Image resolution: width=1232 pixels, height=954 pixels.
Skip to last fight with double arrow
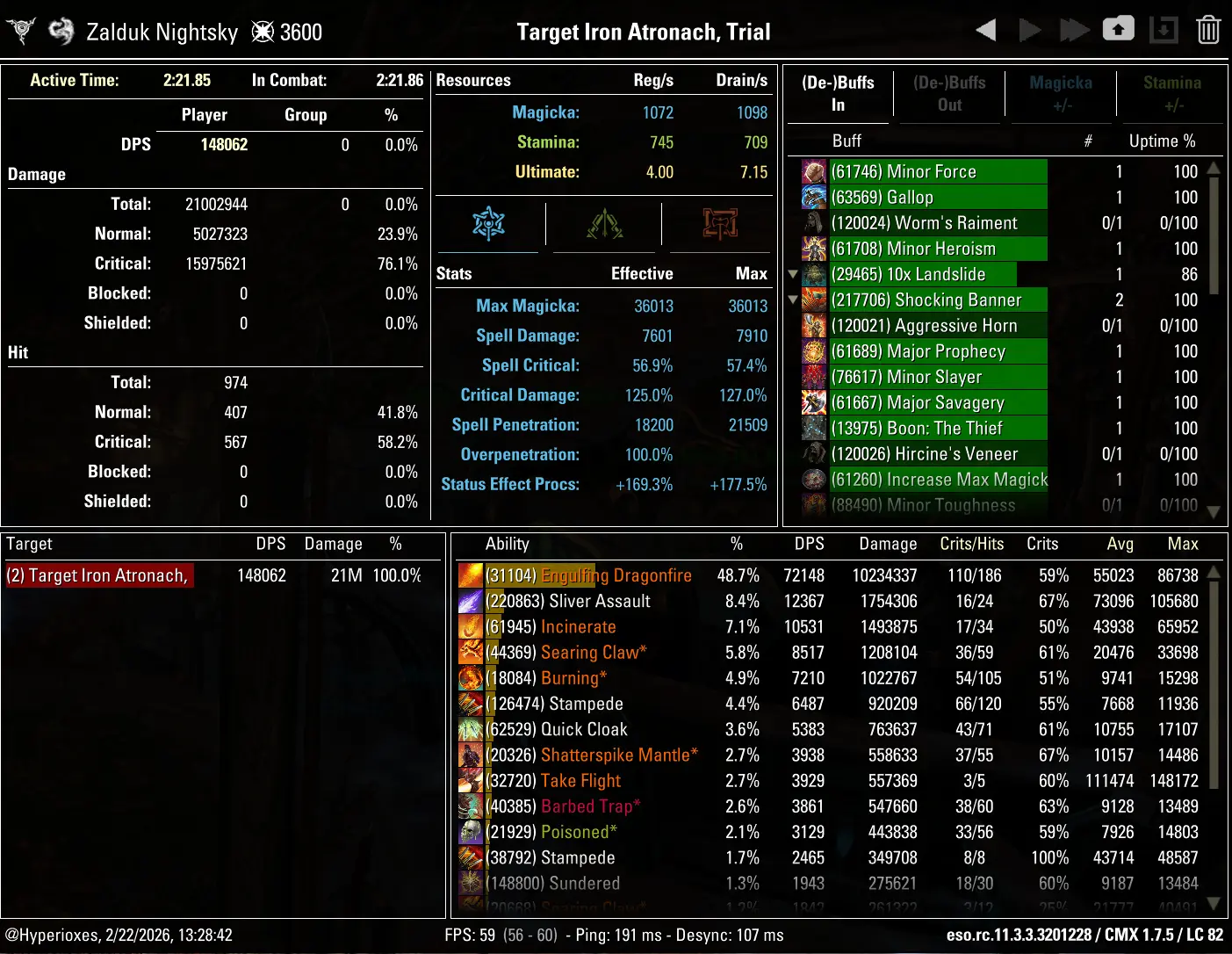tap(1075, 29)
